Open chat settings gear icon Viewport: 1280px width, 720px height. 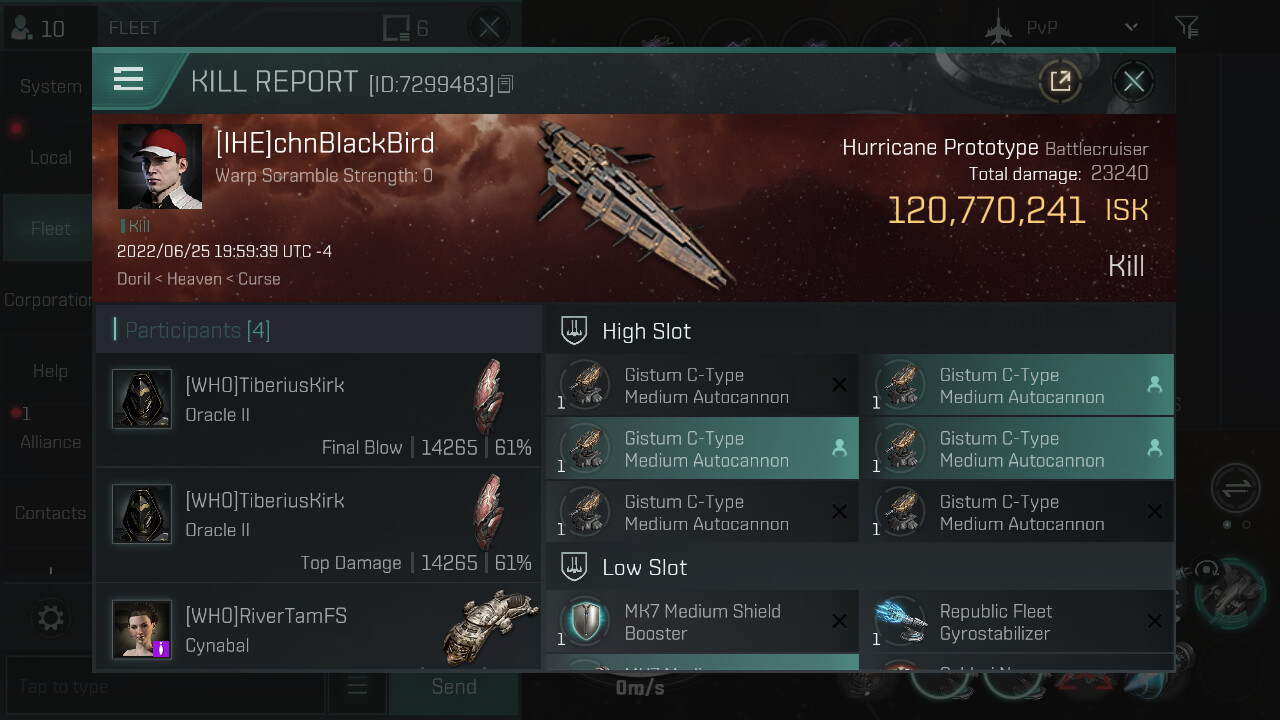pos(50,618)
